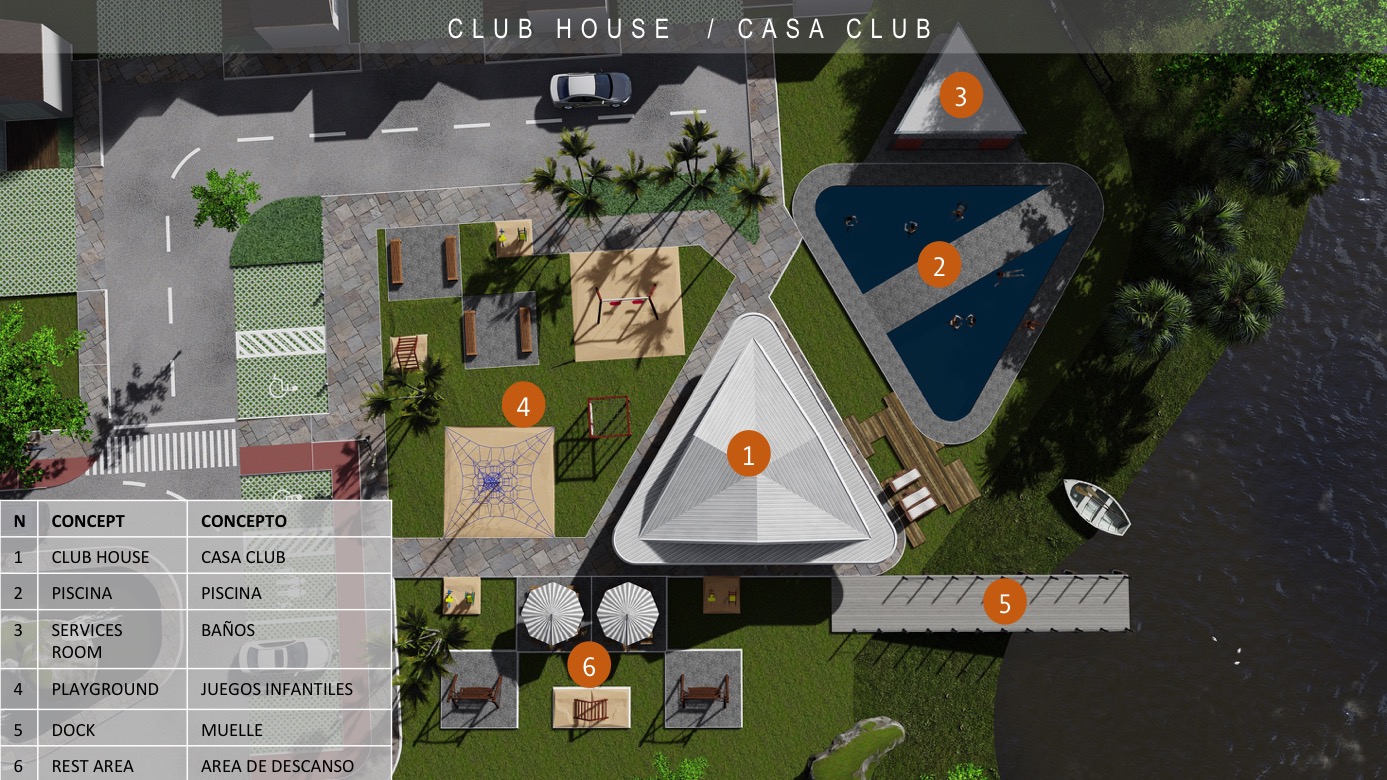Select the orange number 2 pool marker

pyautogui.click(x=939, y=266)
